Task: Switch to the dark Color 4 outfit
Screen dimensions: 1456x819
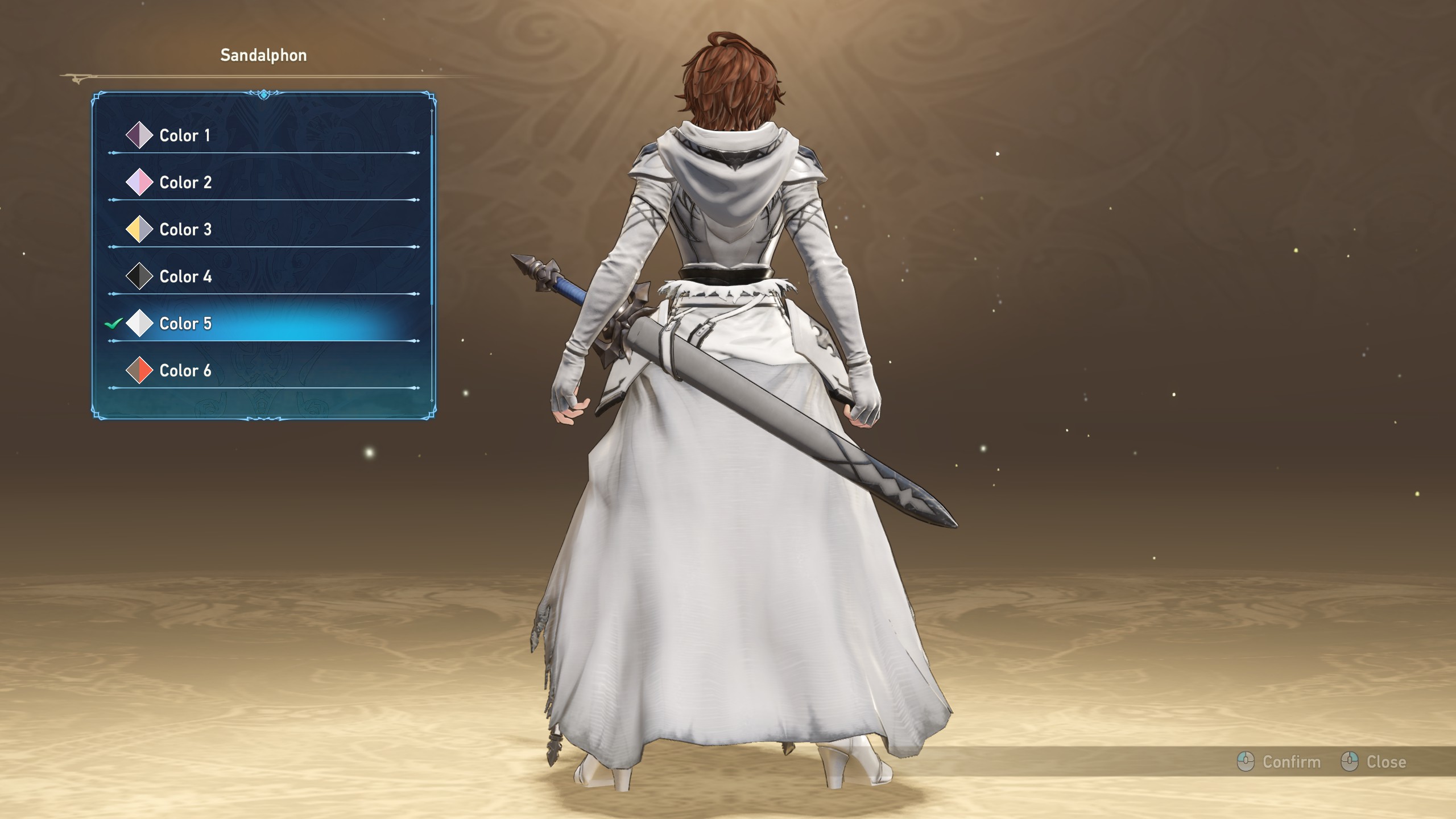Action: click(185, 277)
